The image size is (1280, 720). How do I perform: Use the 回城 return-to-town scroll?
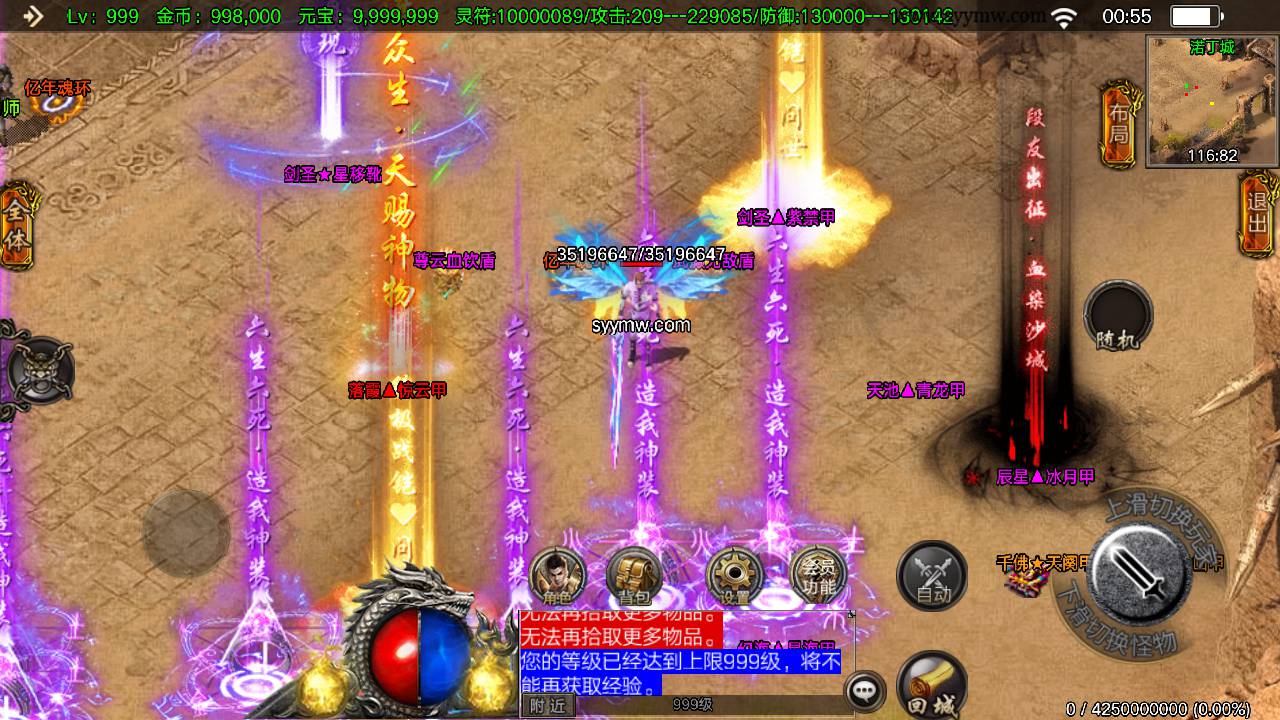[x=931, y=685]
